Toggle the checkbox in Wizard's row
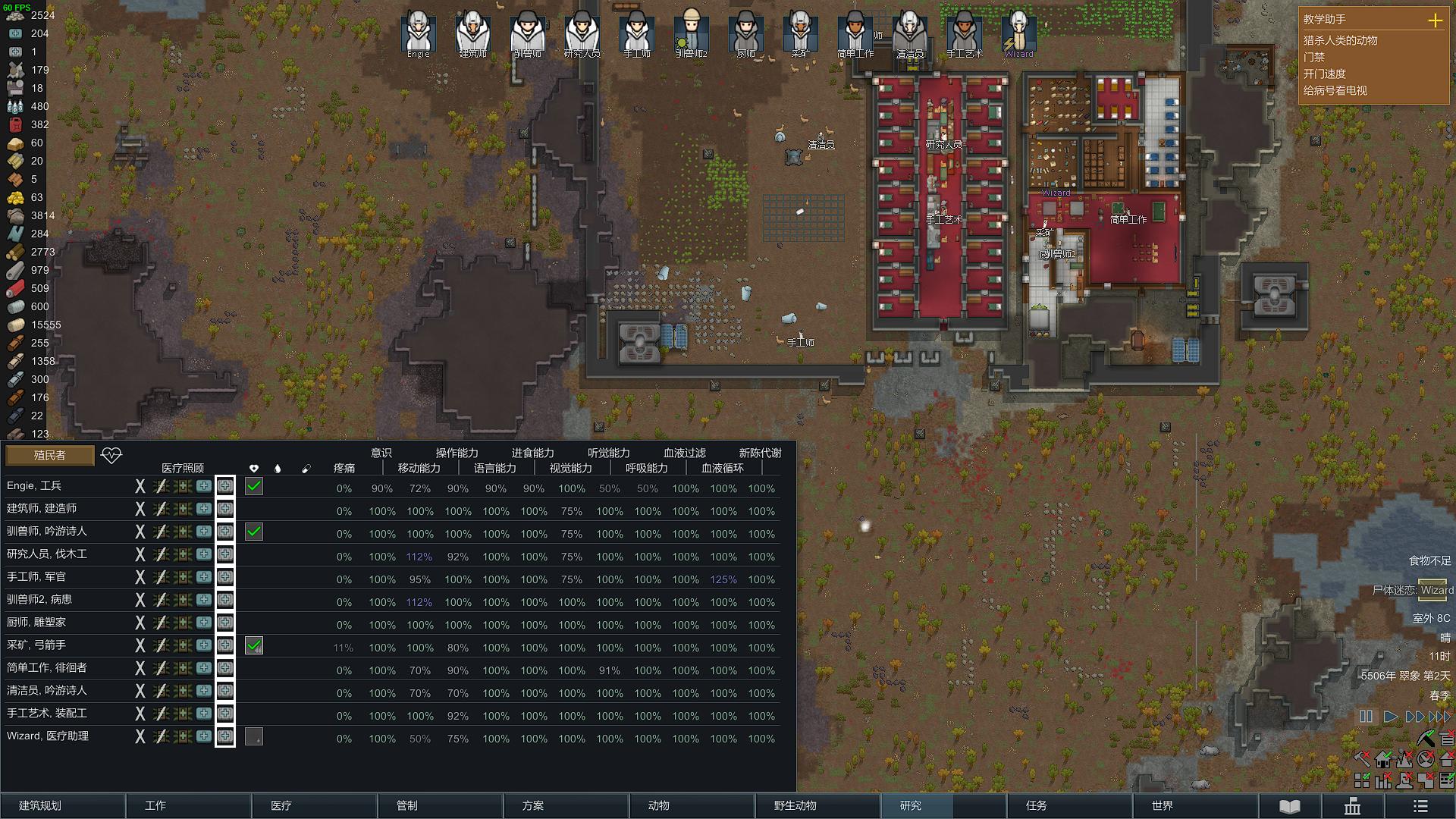1456x819 pixels. tap(254, 737)
